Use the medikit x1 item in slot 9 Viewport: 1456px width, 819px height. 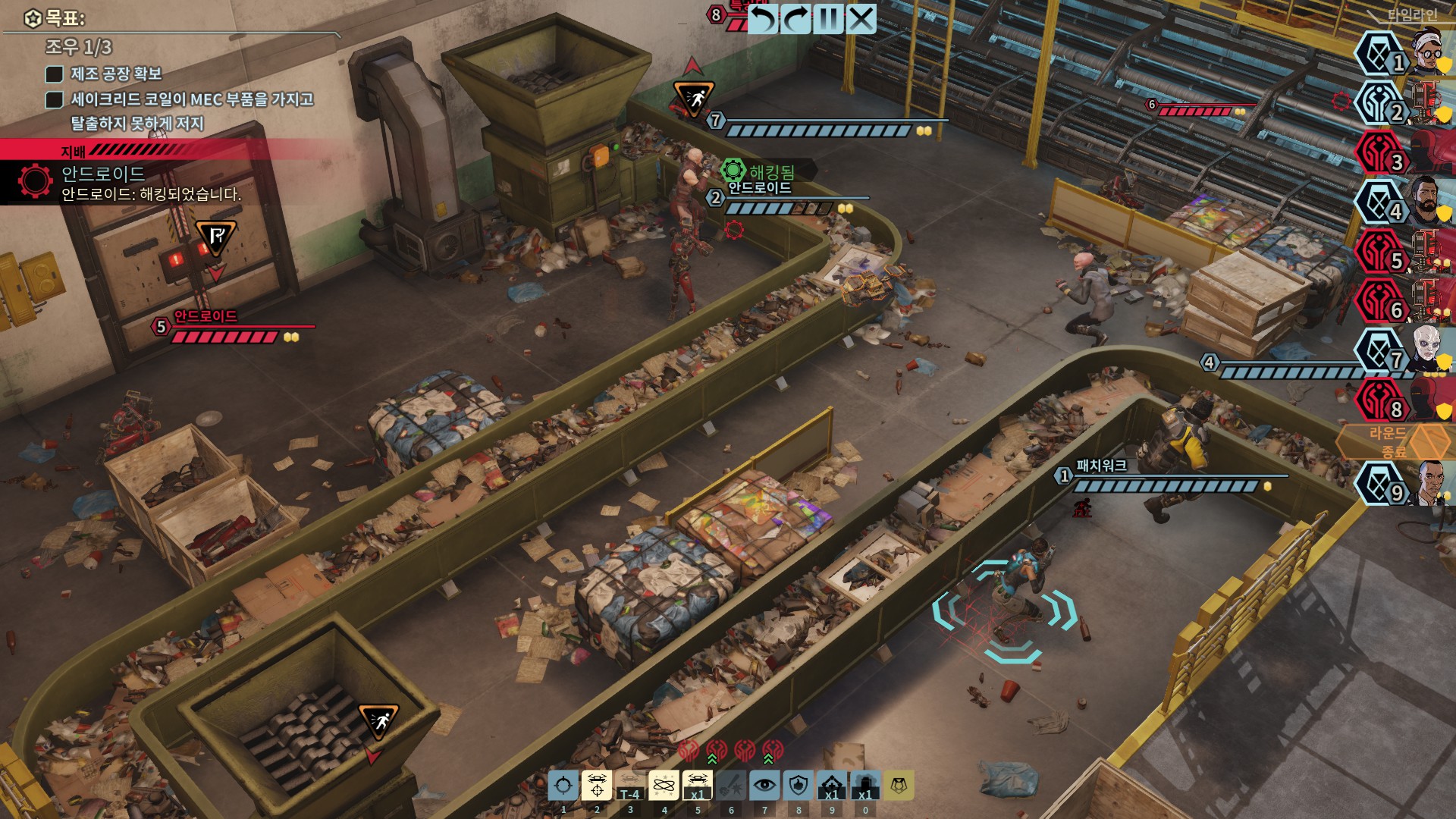(x=832, y=786)
